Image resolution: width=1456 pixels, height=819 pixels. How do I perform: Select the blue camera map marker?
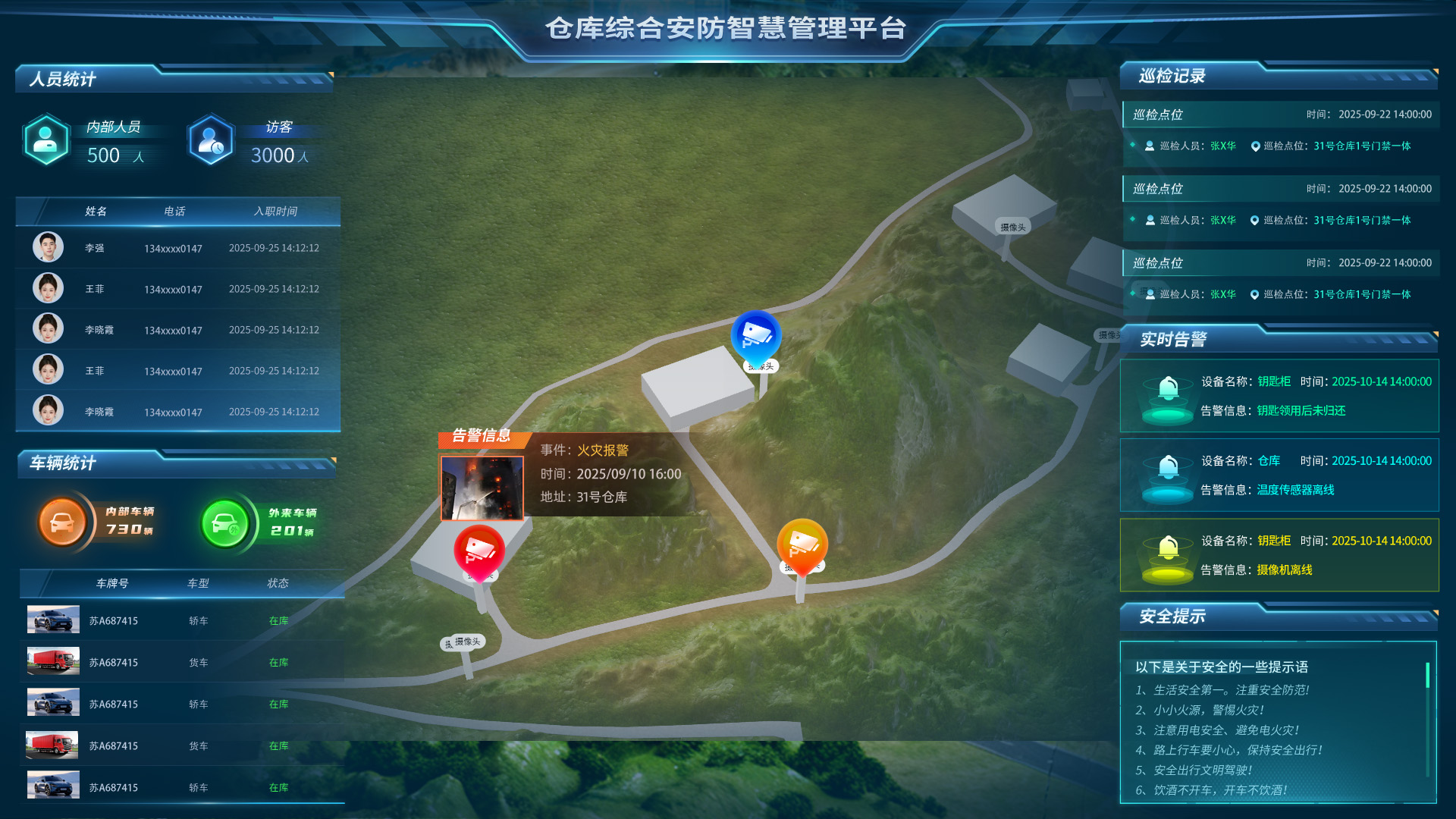[x=756, y=335]
